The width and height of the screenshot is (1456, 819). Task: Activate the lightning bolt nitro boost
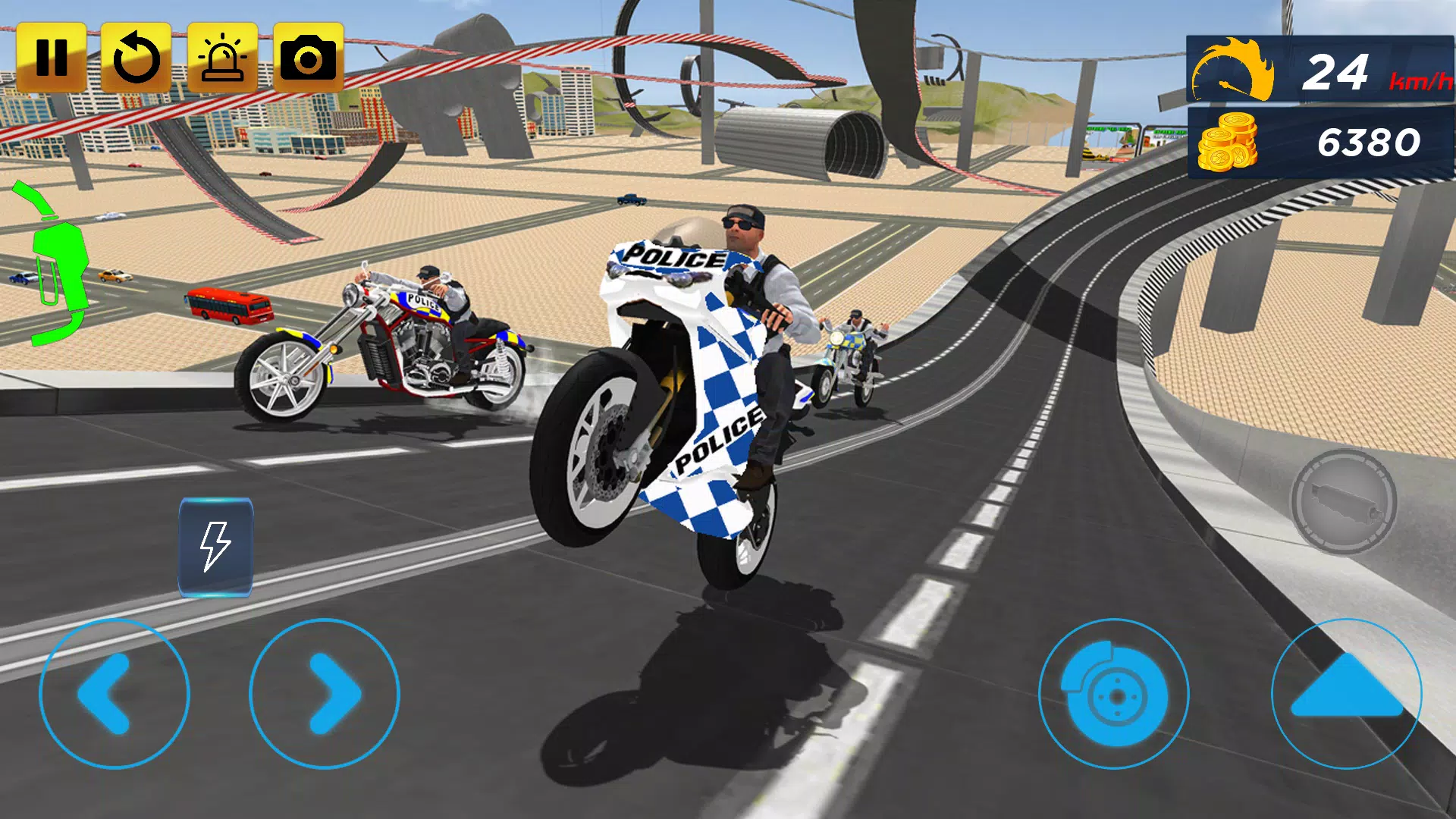pos(215,546)
